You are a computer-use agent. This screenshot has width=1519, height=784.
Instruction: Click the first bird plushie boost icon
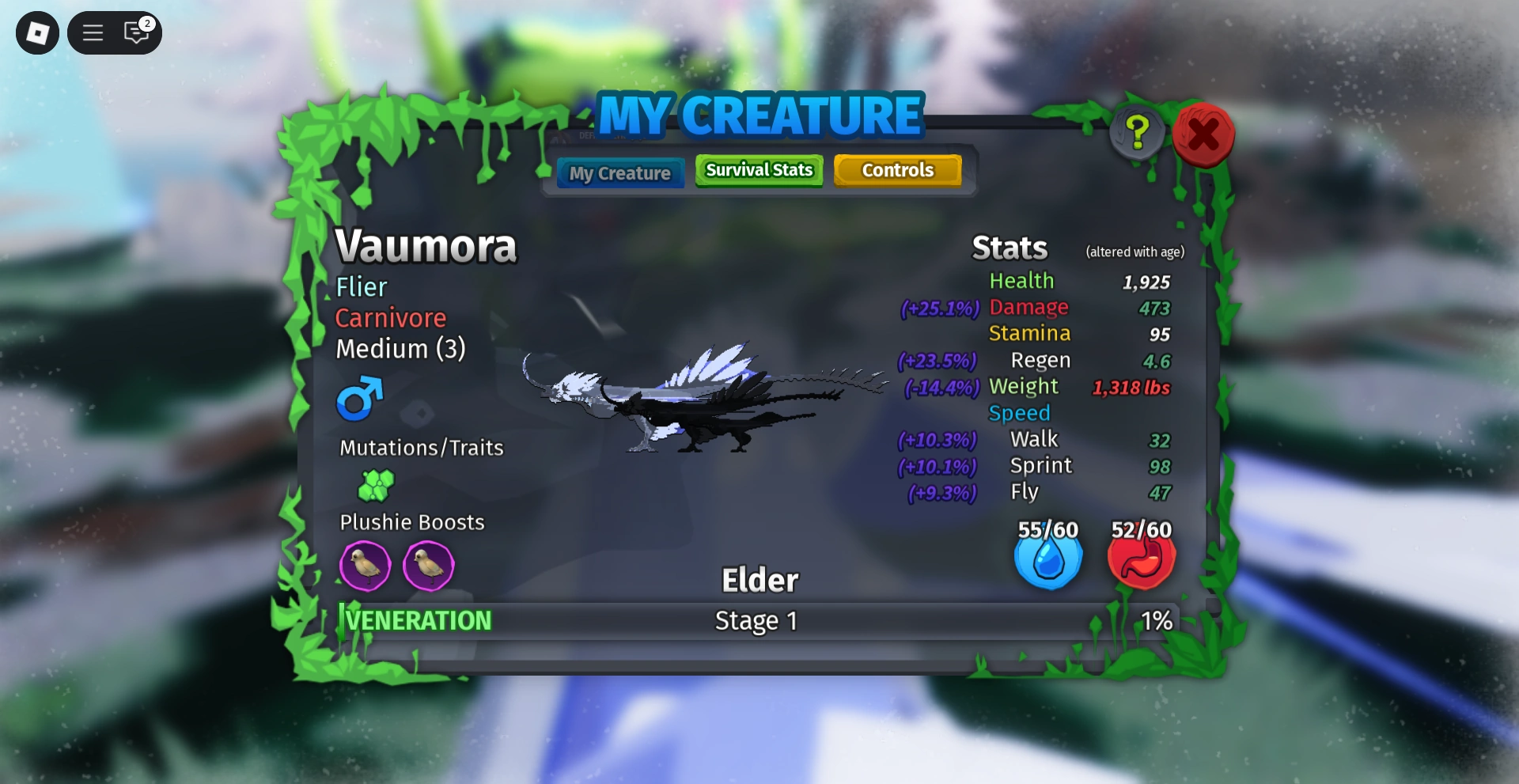365,566
